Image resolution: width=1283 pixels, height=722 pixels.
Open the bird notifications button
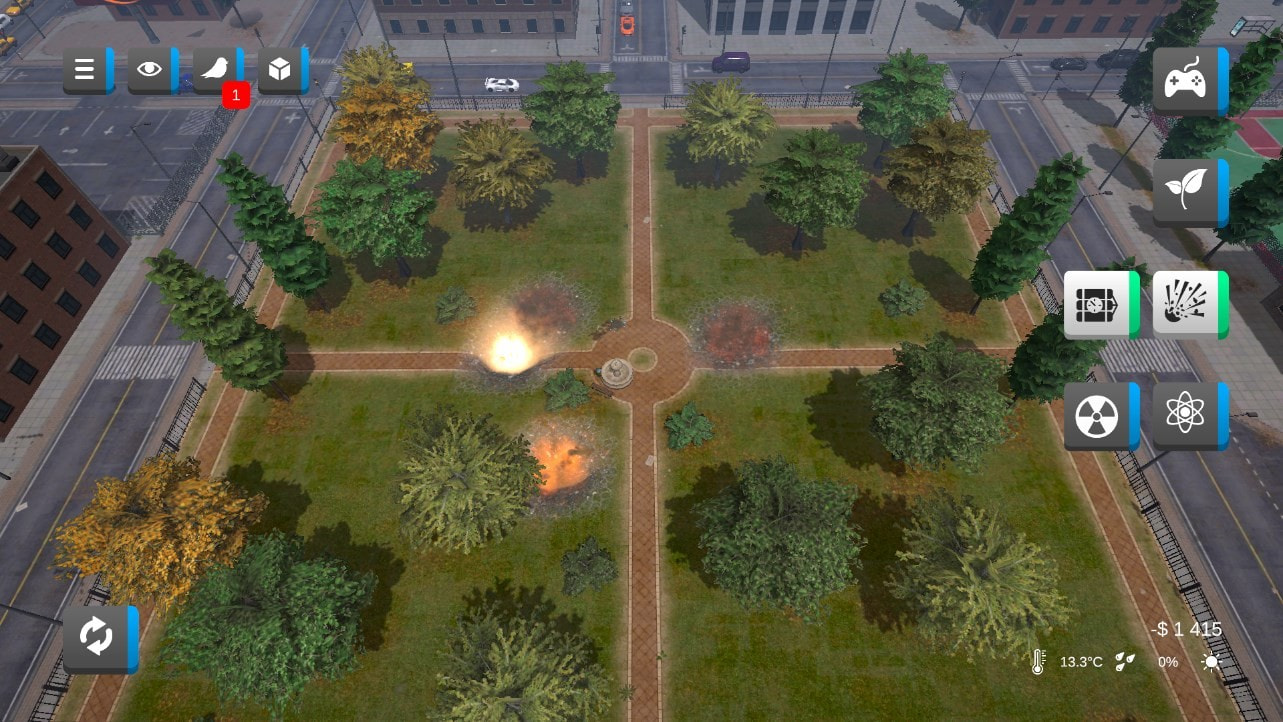point(216,69)
